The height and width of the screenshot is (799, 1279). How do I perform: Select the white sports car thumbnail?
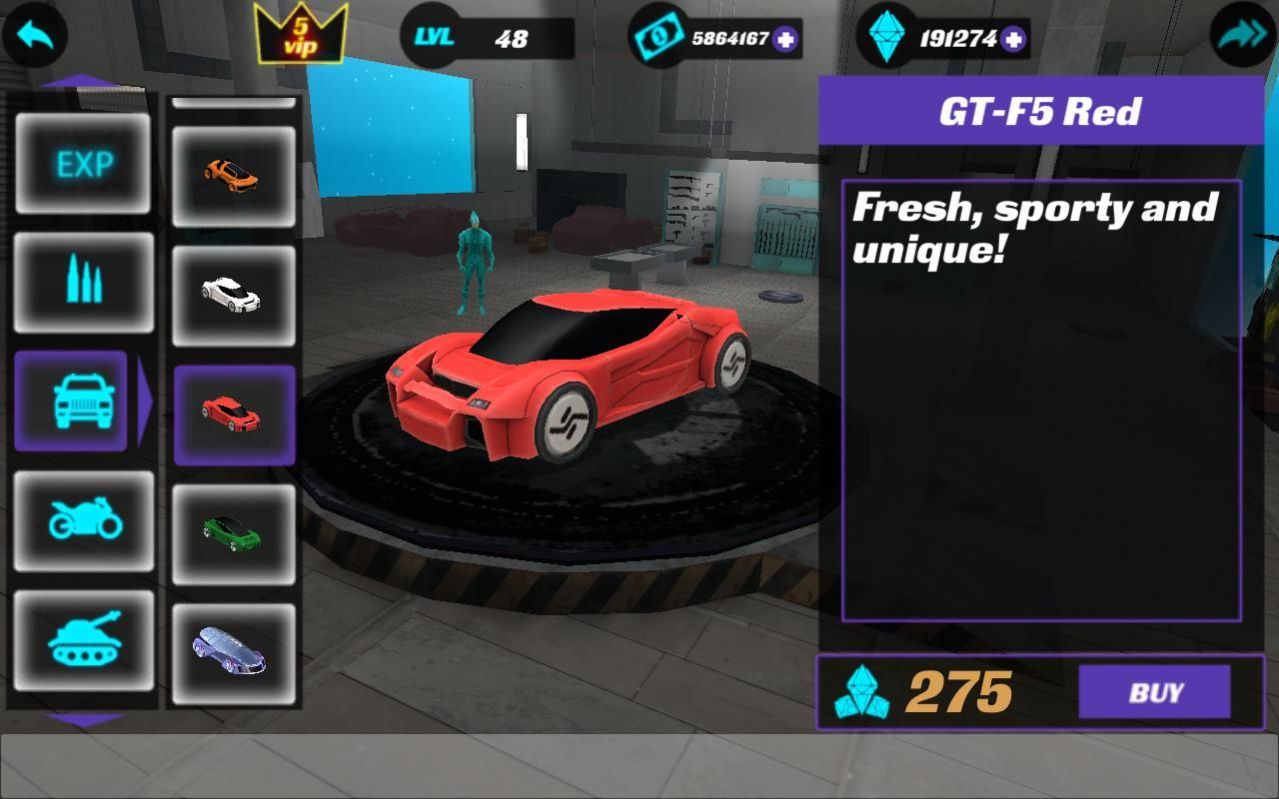[x=233, y=295]
